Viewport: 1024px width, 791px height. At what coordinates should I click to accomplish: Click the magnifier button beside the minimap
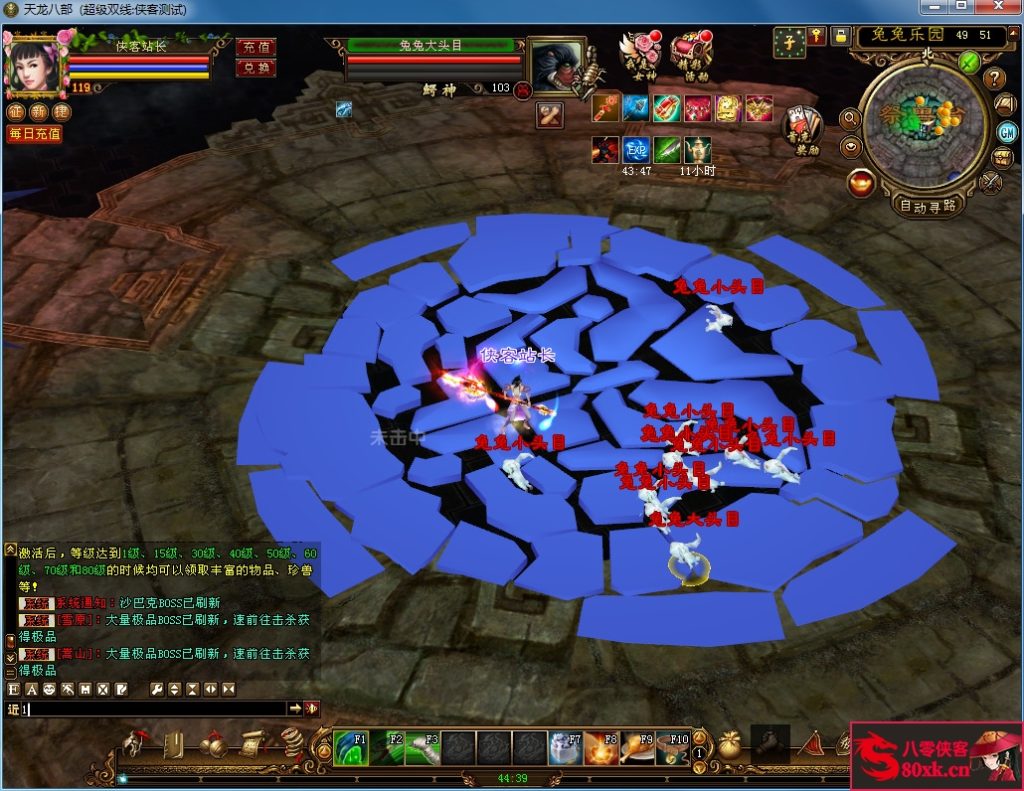850,119
